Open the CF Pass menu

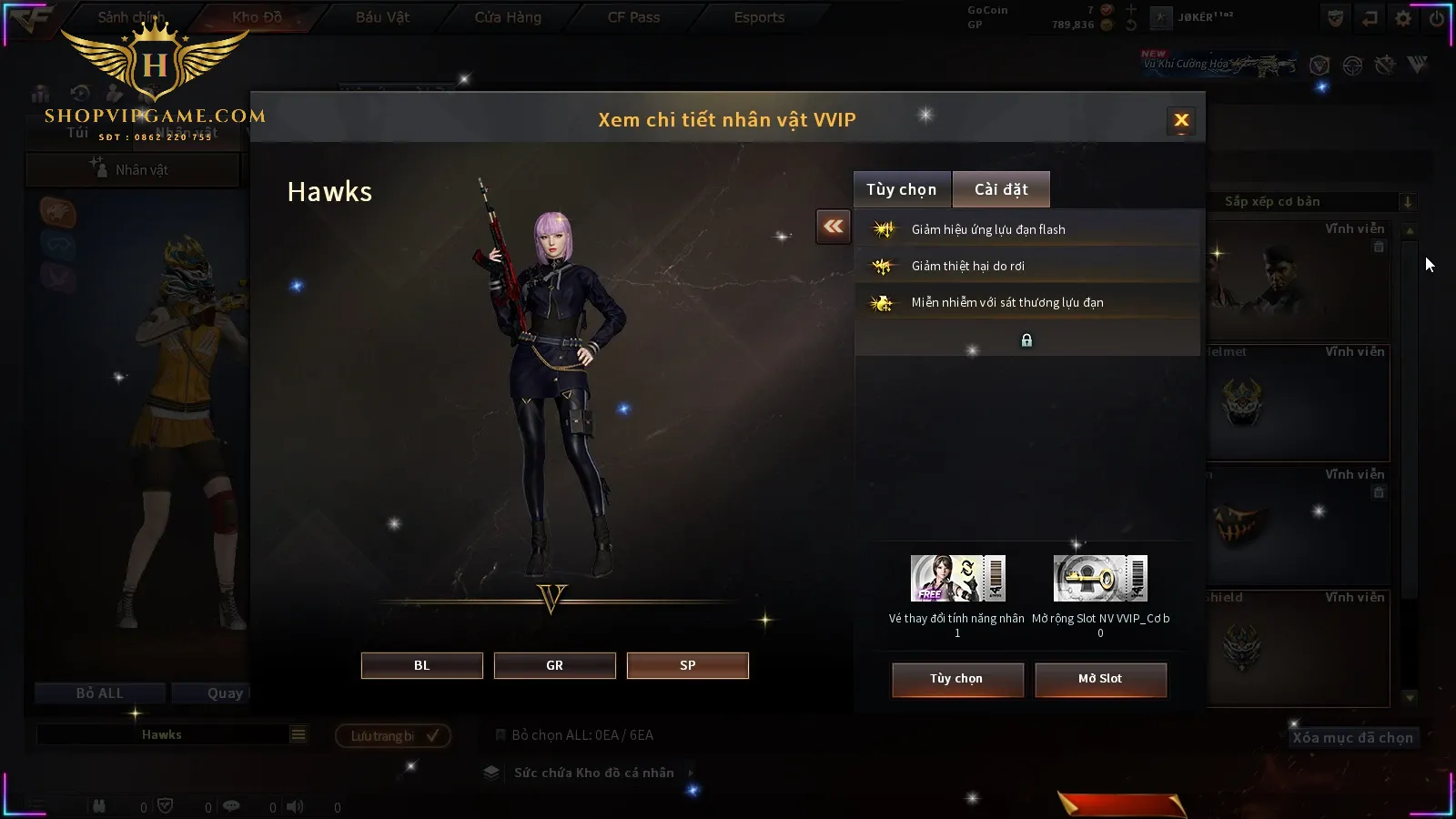(633, 17)
